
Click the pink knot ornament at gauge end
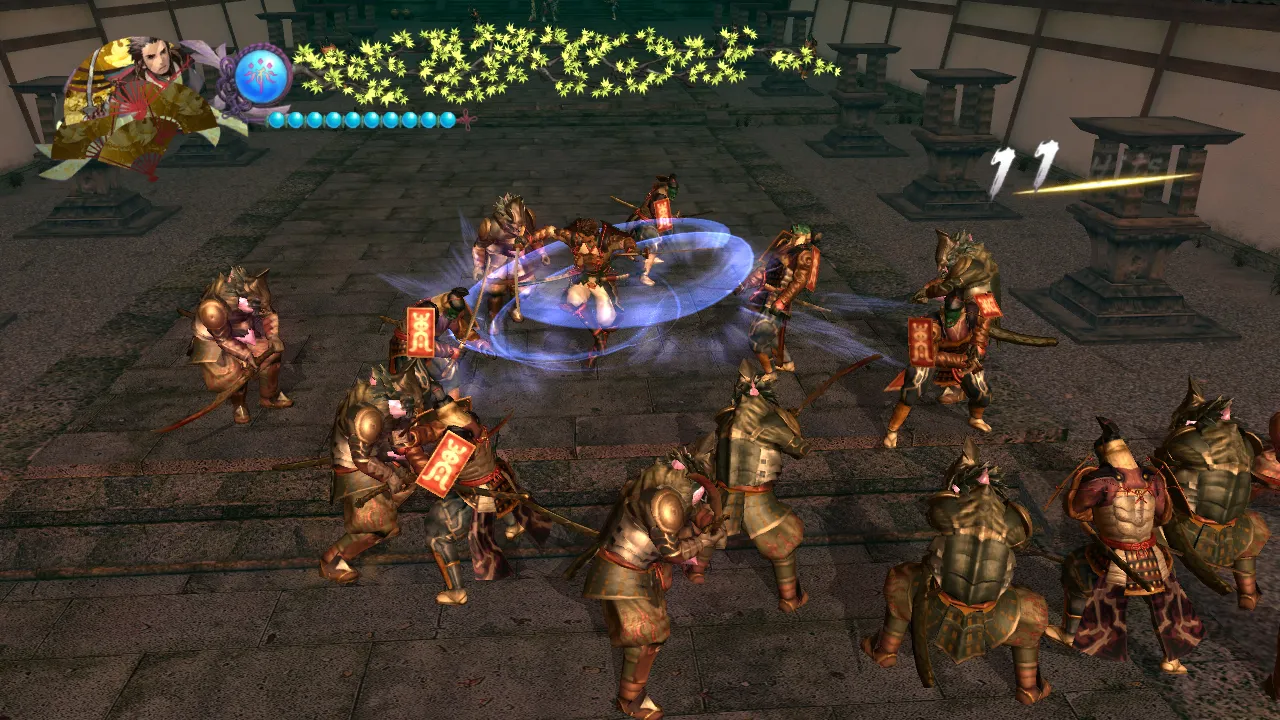467,118
